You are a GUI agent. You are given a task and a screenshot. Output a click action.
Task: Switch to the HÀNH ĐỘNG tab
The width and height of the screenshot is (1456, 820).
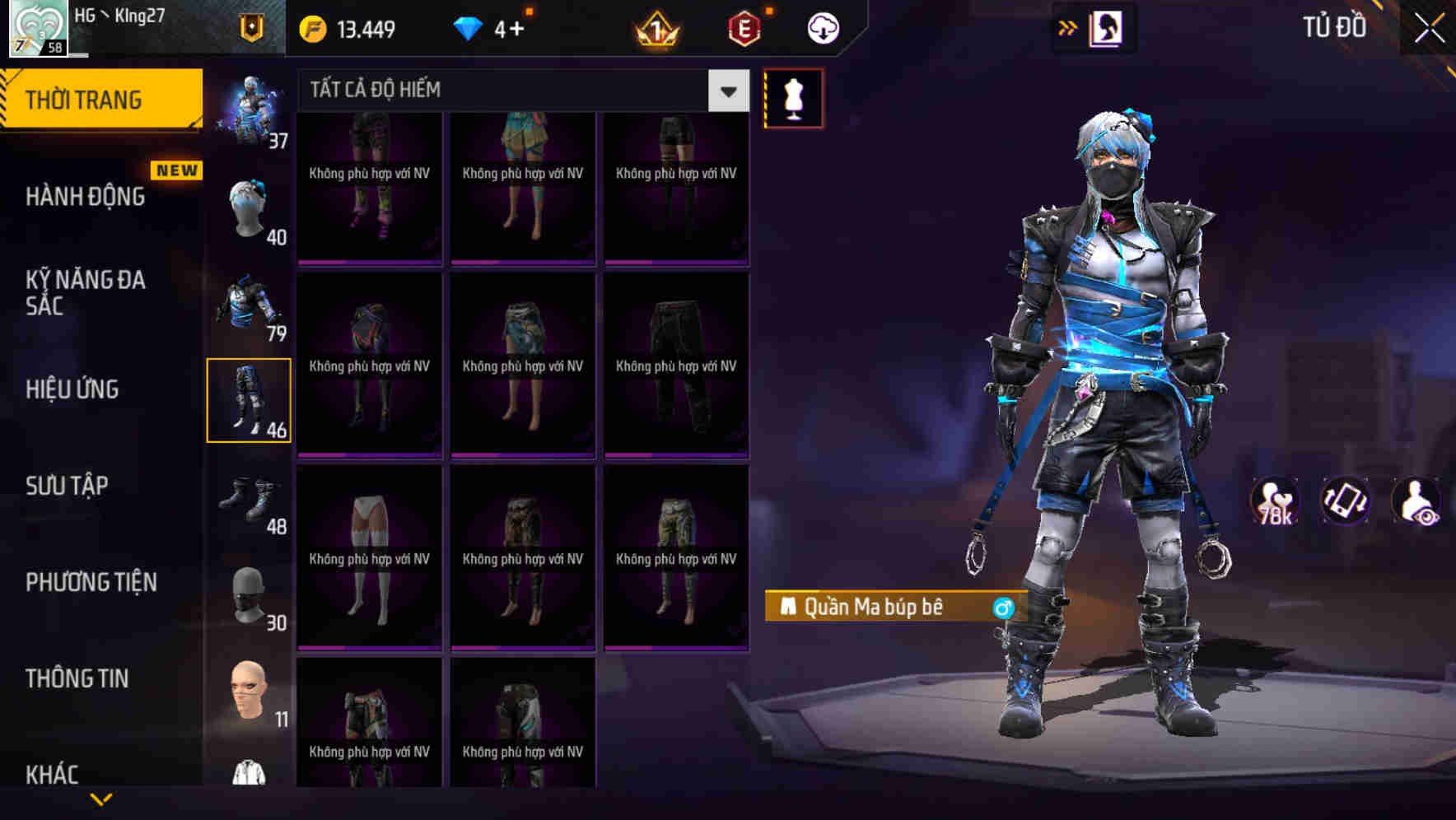pyautogui.click(x=86, y=197)
